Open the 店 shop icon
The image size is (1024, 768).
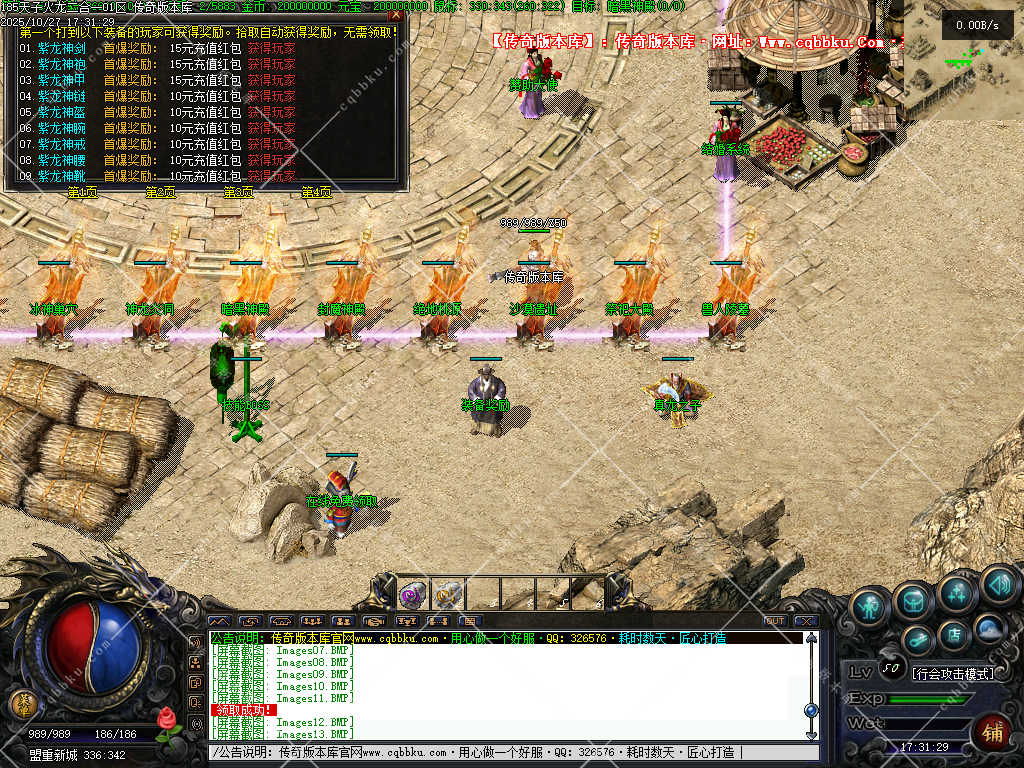[x=954, y=634]
